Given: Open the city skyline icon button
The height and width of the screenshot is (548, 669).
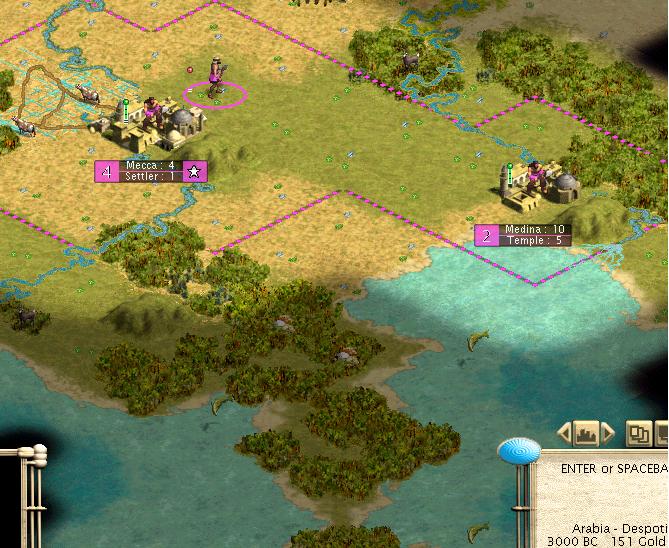Looking at the screenshot, I should [x=586, y=434].
